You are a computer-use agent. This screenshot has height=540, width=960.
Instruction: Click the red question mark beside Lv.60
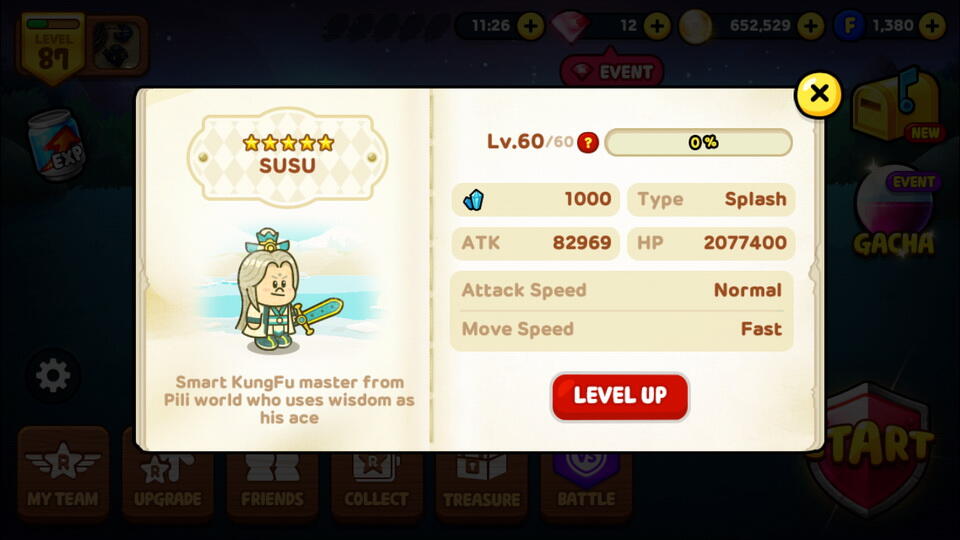[x=588, y=142]
